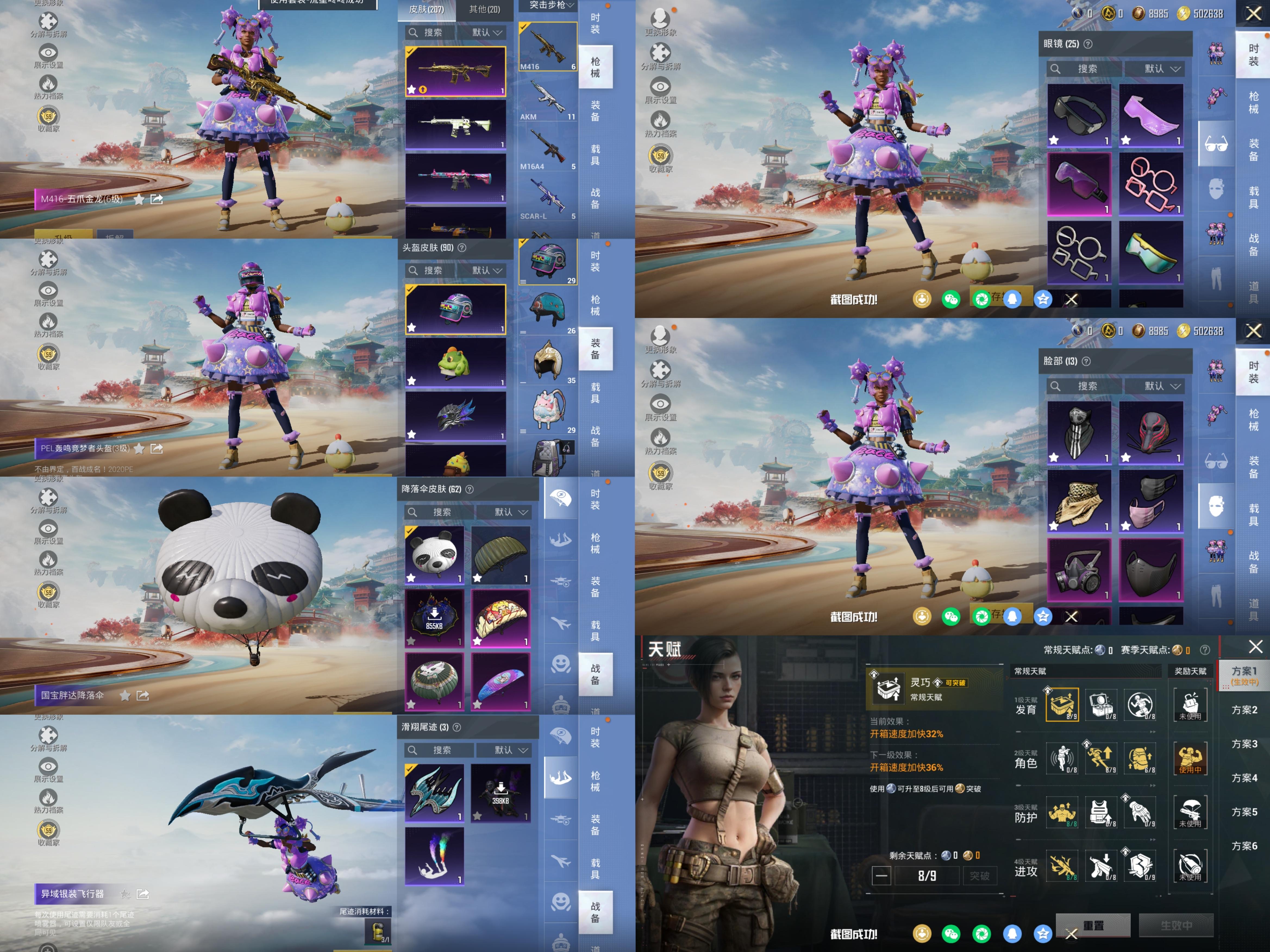1270x952 pixels.
Task: Open the 奖励天赋 reward talents tab
Action: [x=1190, y=671]
